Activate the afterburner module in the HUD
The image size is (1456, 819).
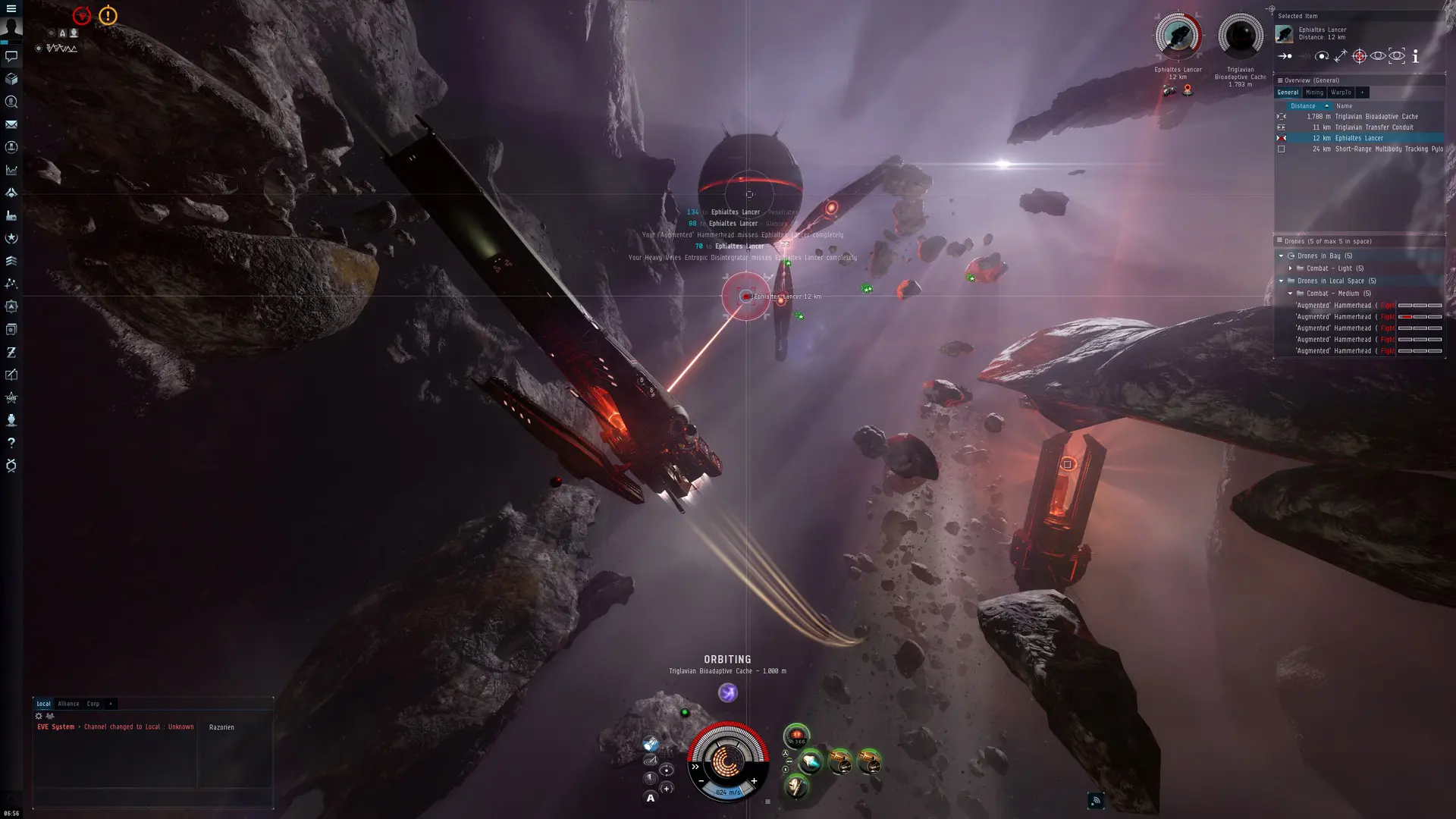point(811,762)
